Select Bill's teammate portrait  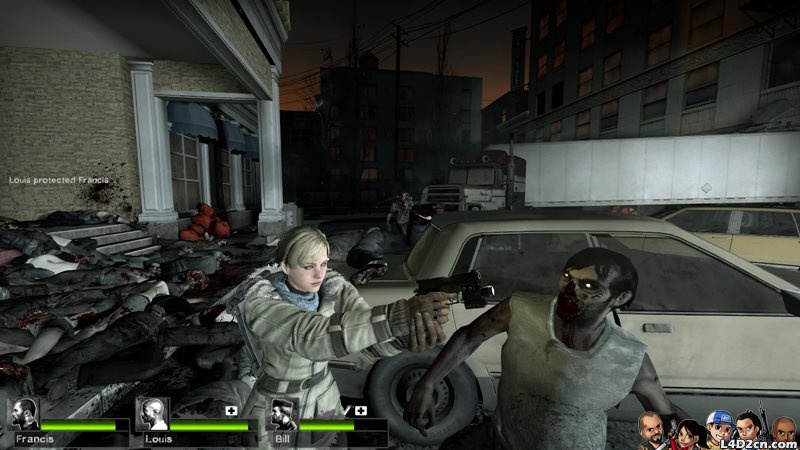[283, 414]
